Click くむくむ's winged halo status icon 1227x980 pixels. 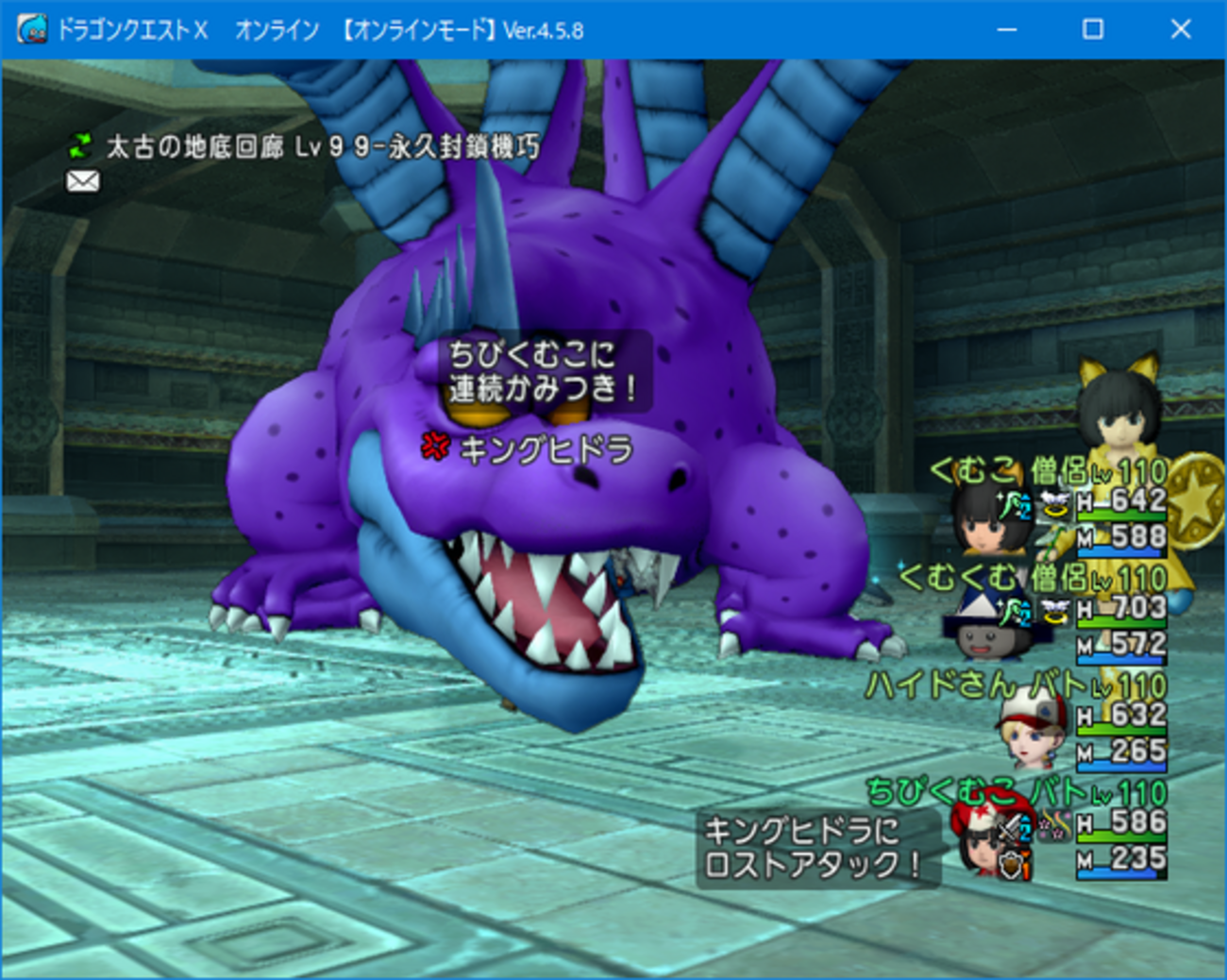(x=1056, y=612)
